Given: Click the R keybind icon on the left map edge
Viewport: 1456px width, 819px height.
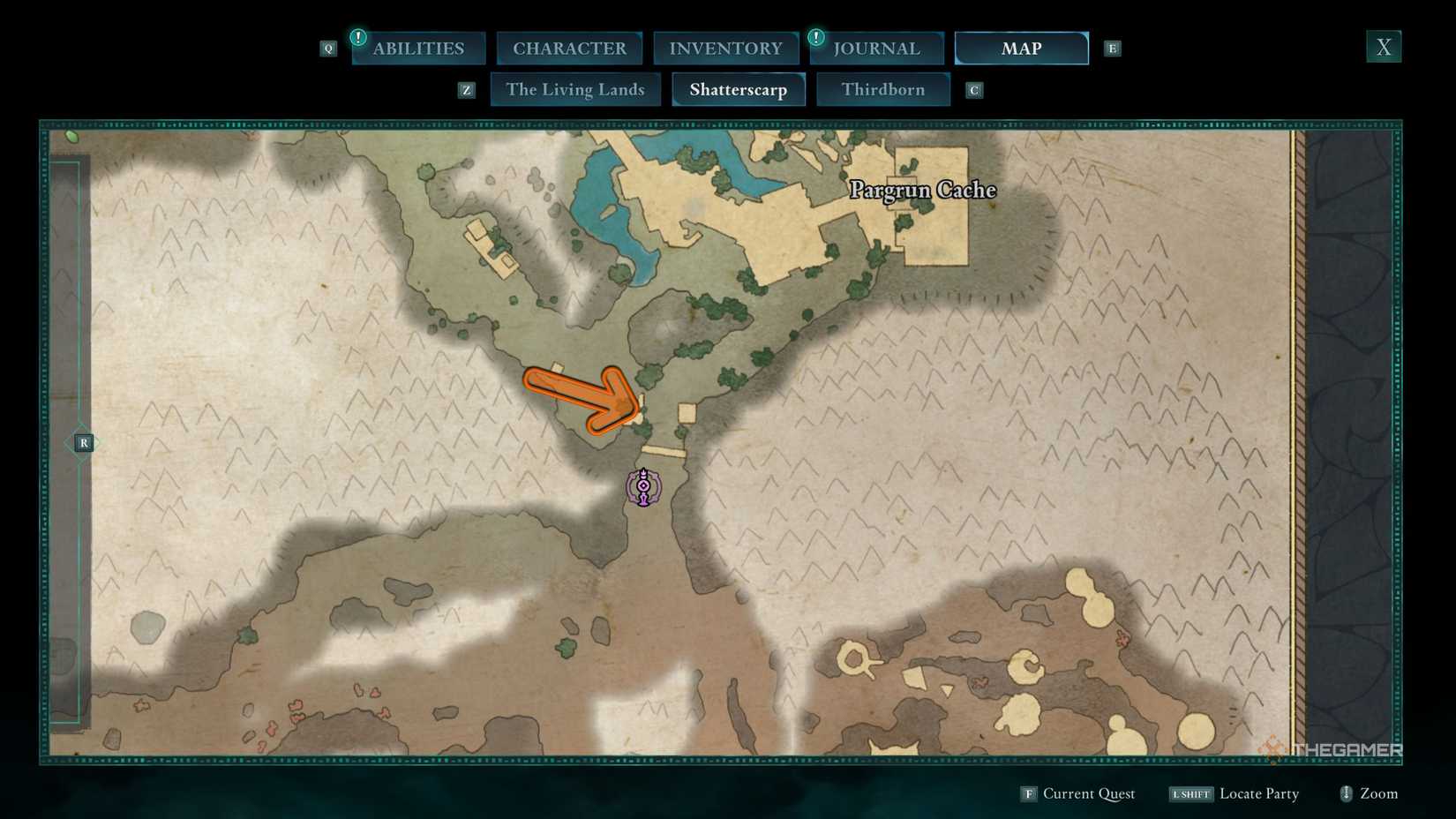Looking at the screenshot, I should 84,442.
